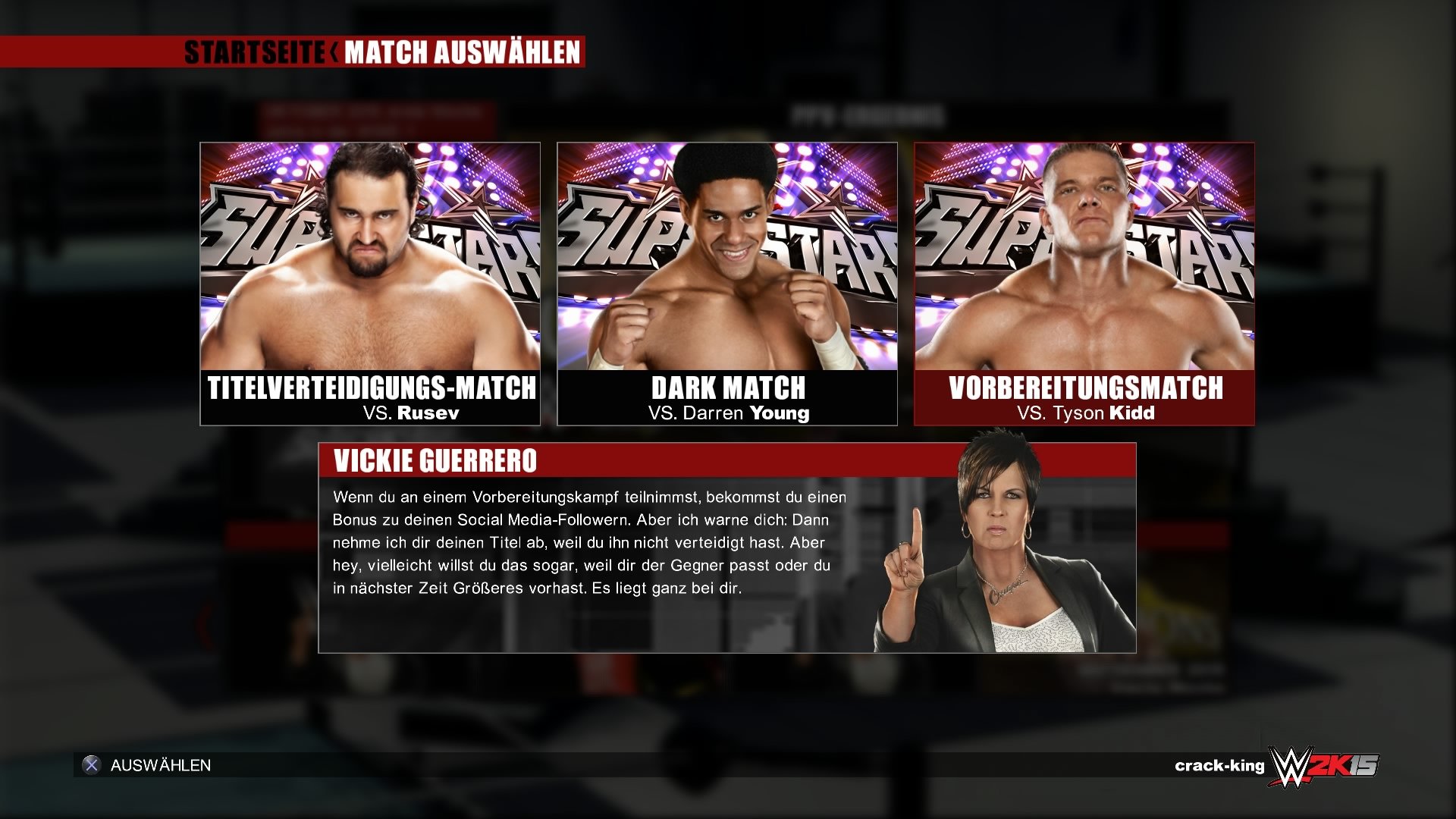Navigate back via the STARTSEITE breadcrumb
Screen dimensions: 1456x819
tap(252, 54)
